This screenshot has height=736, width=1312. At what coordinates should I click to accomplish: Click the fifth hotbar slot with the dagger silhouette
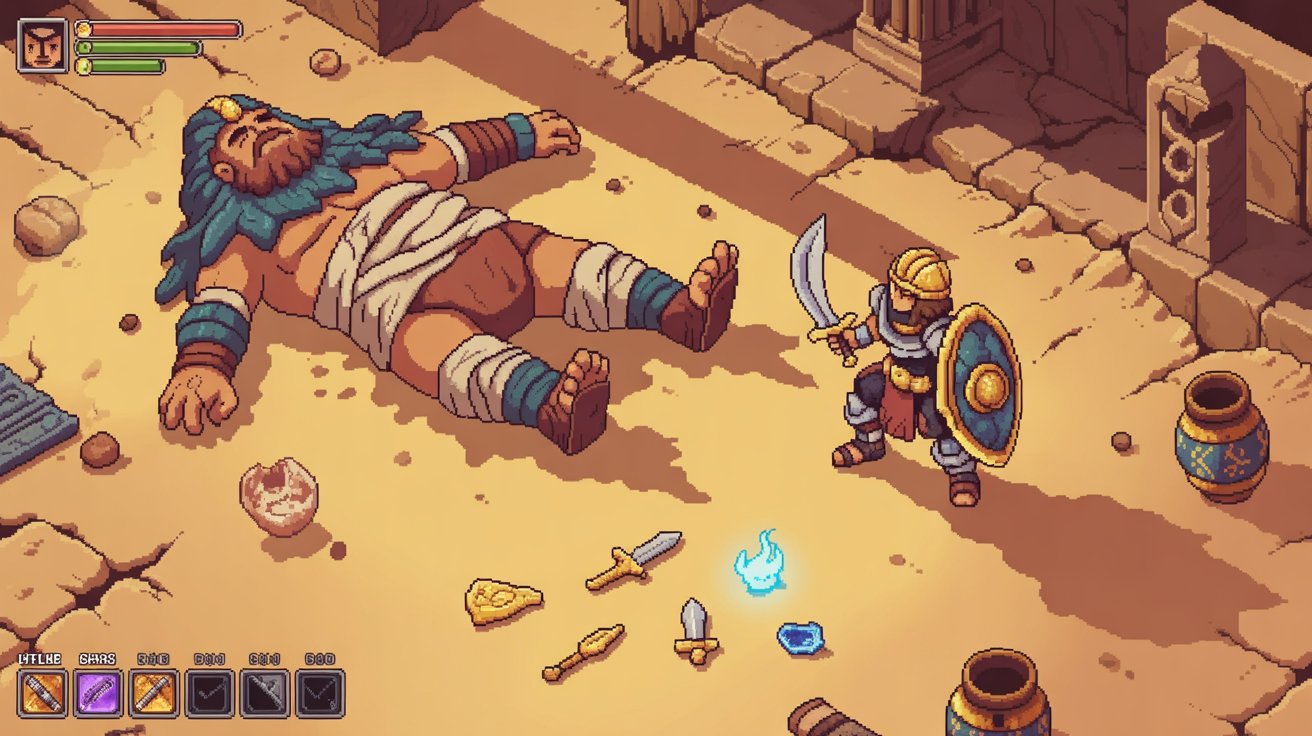[x=266, y=690]
